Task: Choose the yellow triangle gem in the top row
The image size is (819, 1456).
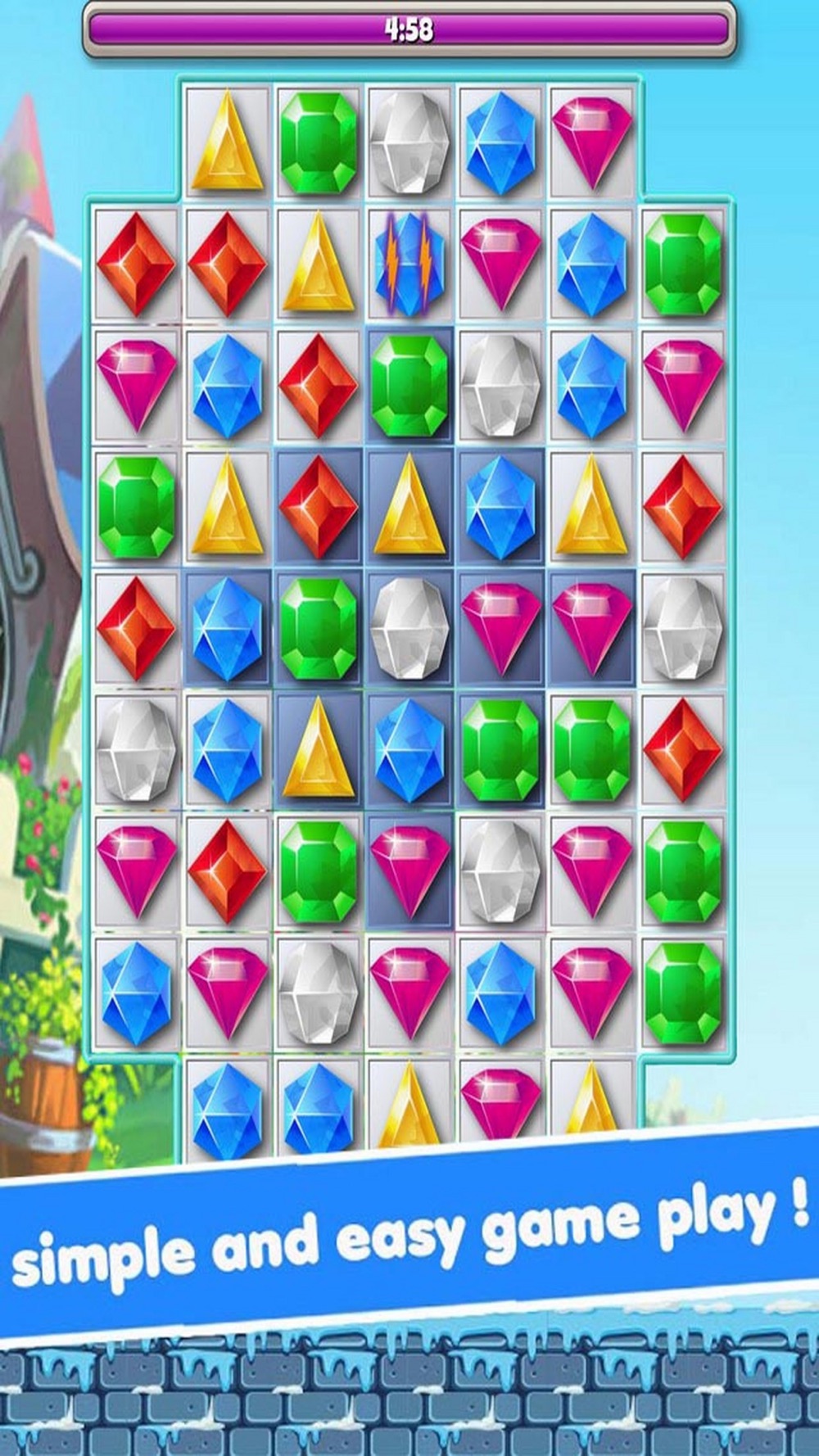Action: point(228,142)
